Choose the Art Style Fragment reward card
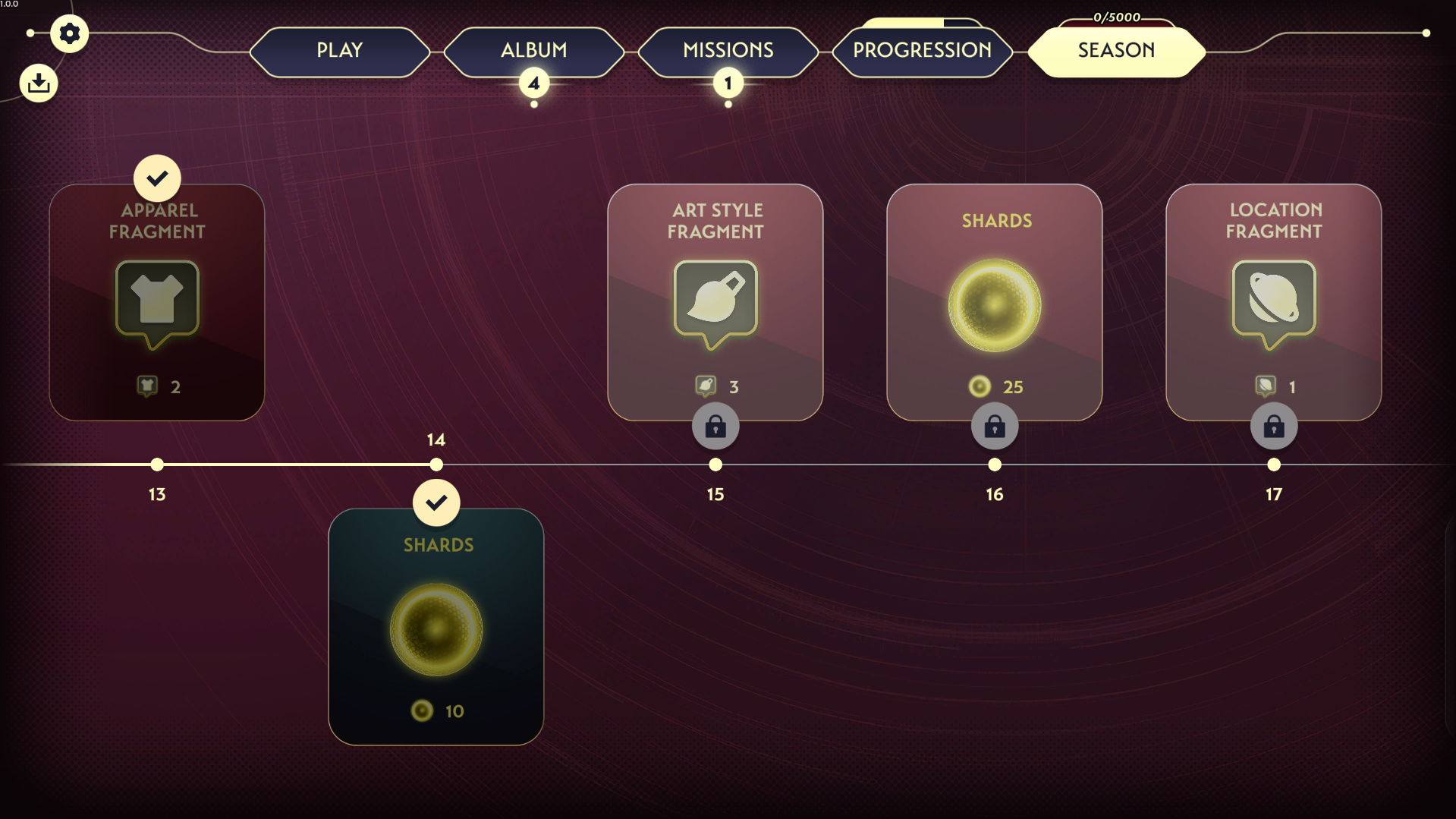1456x819 pixels. coord(715,302)
